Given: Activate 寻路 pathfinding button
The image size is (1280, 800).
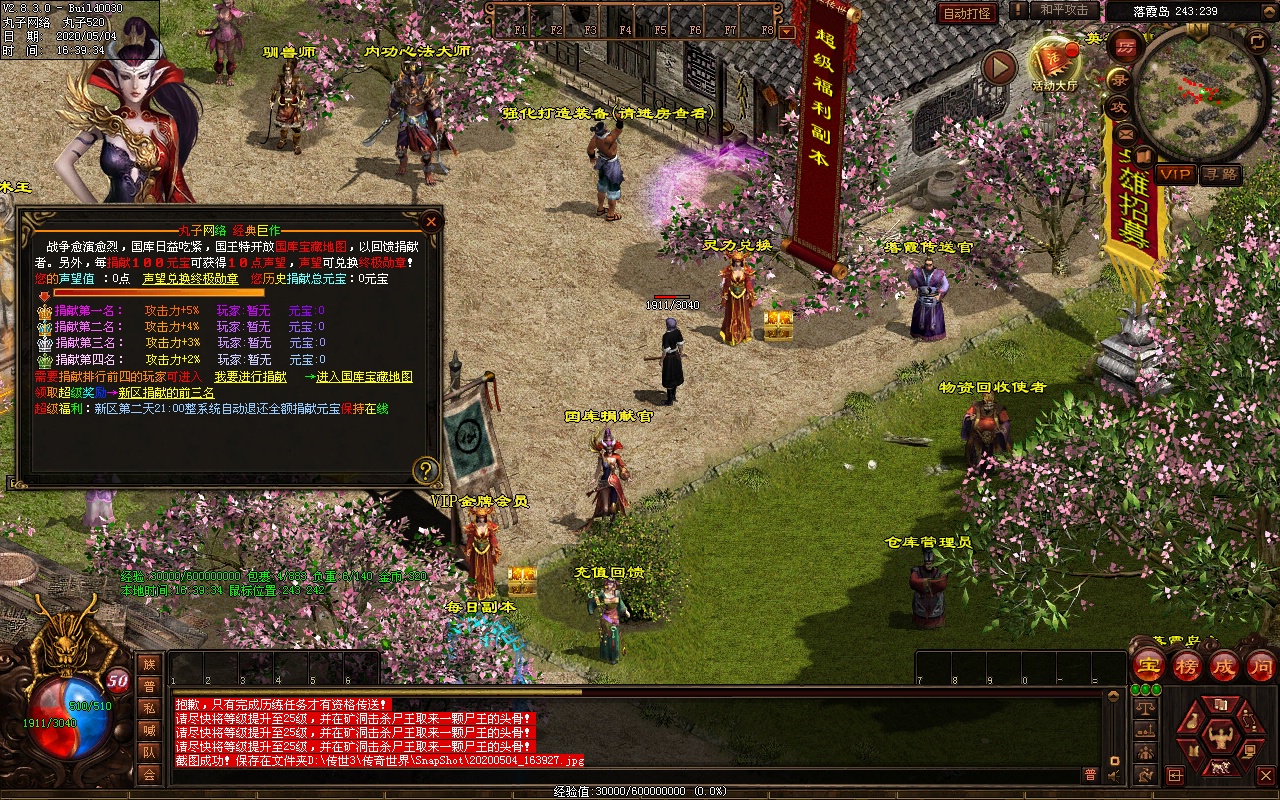Looking at the screenshot, I should click(x=1220, y=175).
